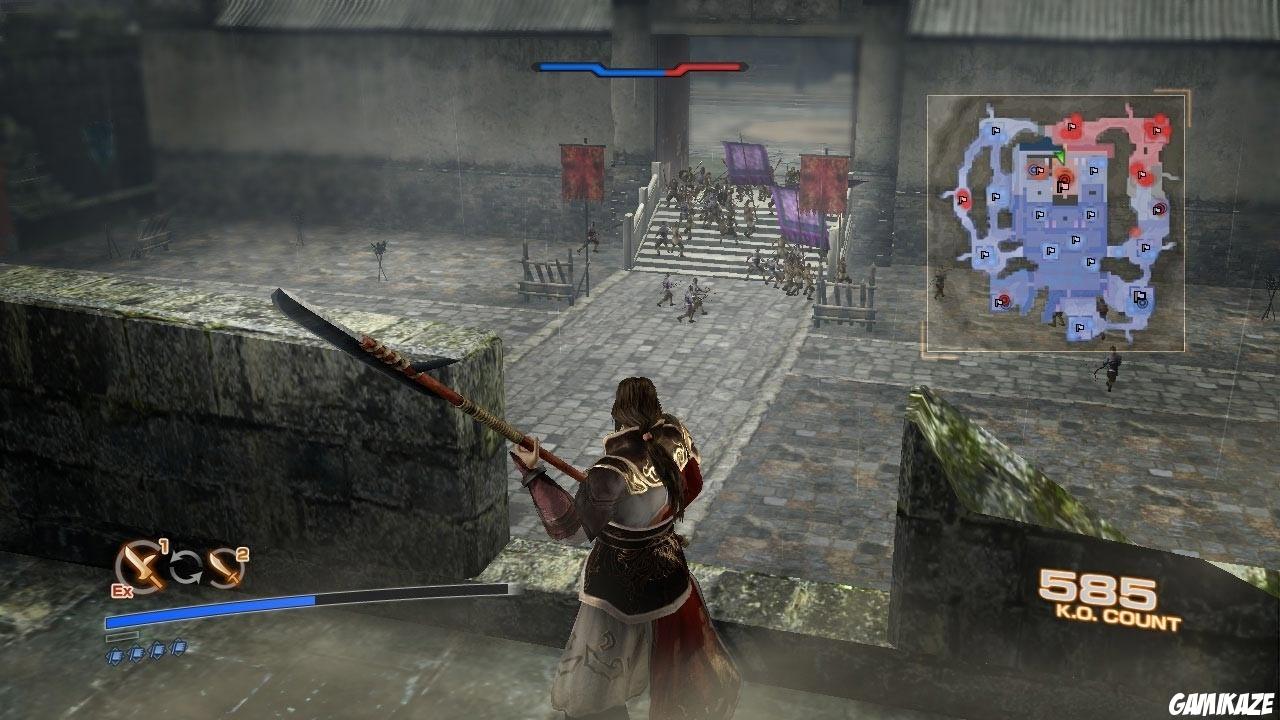Expand the item slots row
This screenshot has width=1280, height=720.
tap(145, 651)
